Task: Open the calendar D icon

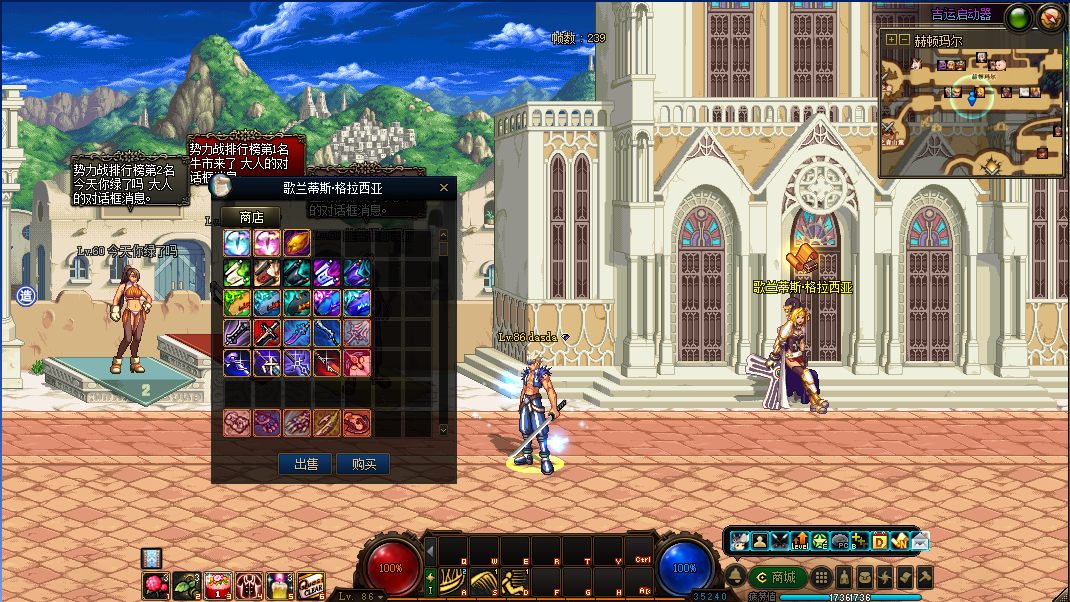Action: click(880, 541)
